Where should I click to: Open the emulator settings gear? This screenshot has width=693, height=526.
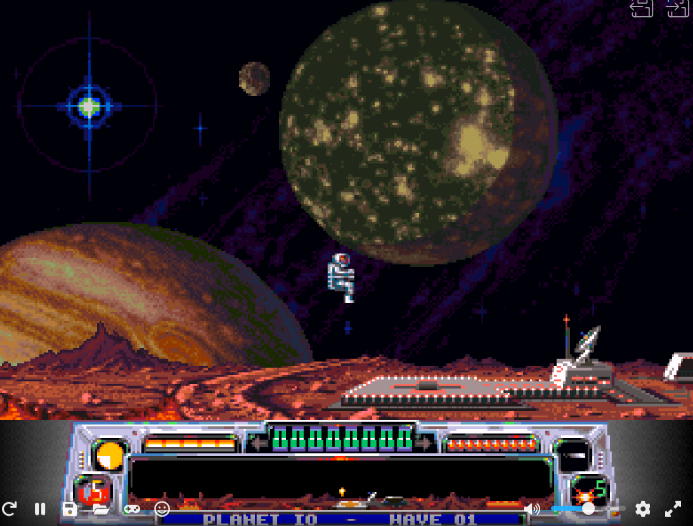point(642,509)
